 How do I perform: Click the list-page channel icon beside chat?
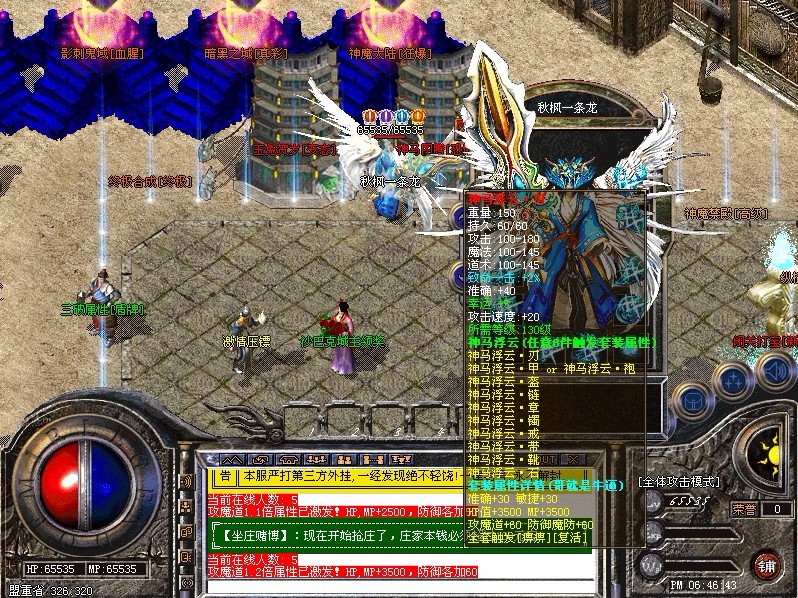(186, 553)
